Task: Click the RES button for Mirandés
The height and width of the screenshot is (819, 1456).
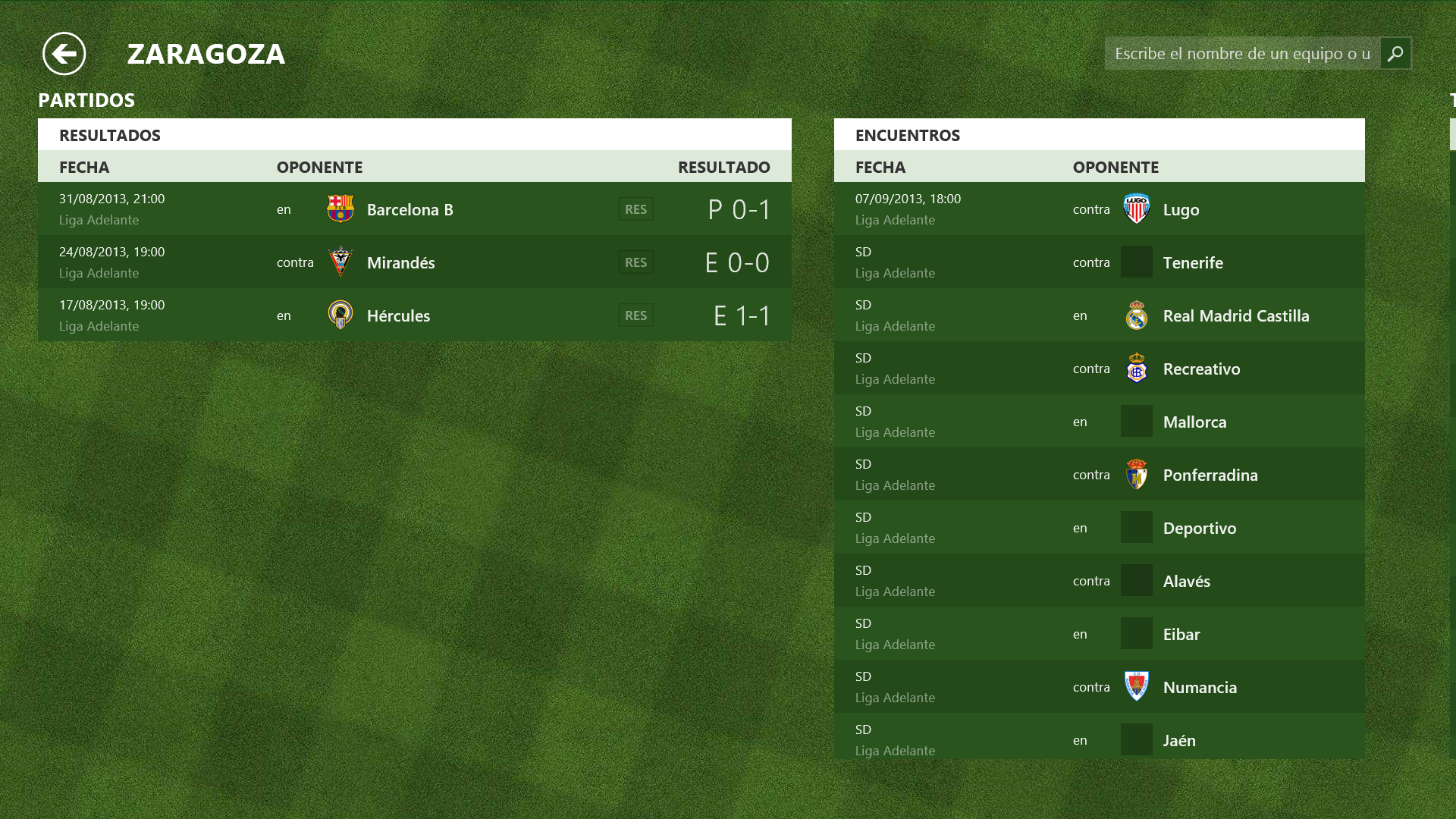Action: 635,262
